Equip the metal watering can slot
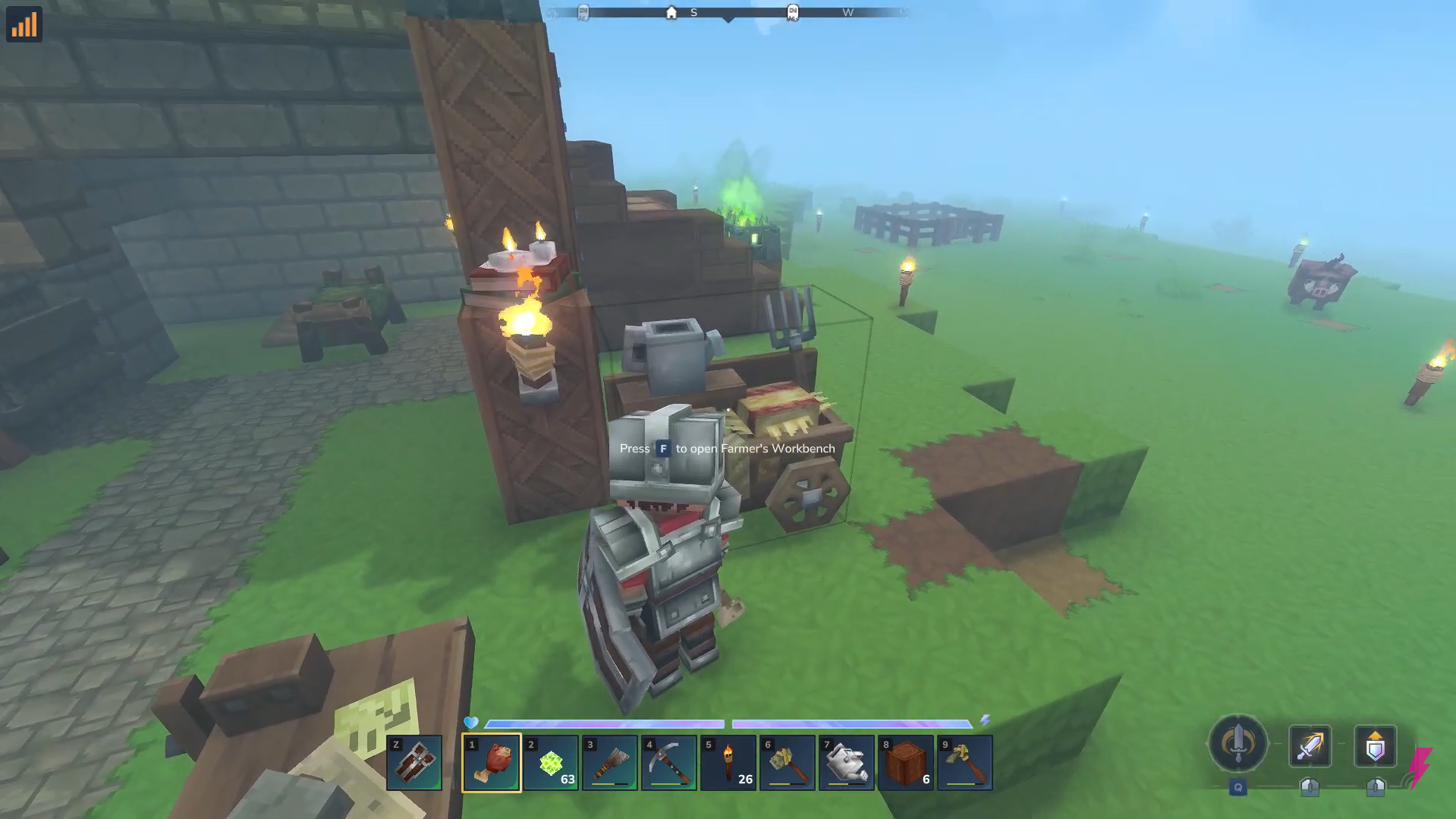Image resolution: width=1456 pixels, height=819 pixels. [847, 762]
